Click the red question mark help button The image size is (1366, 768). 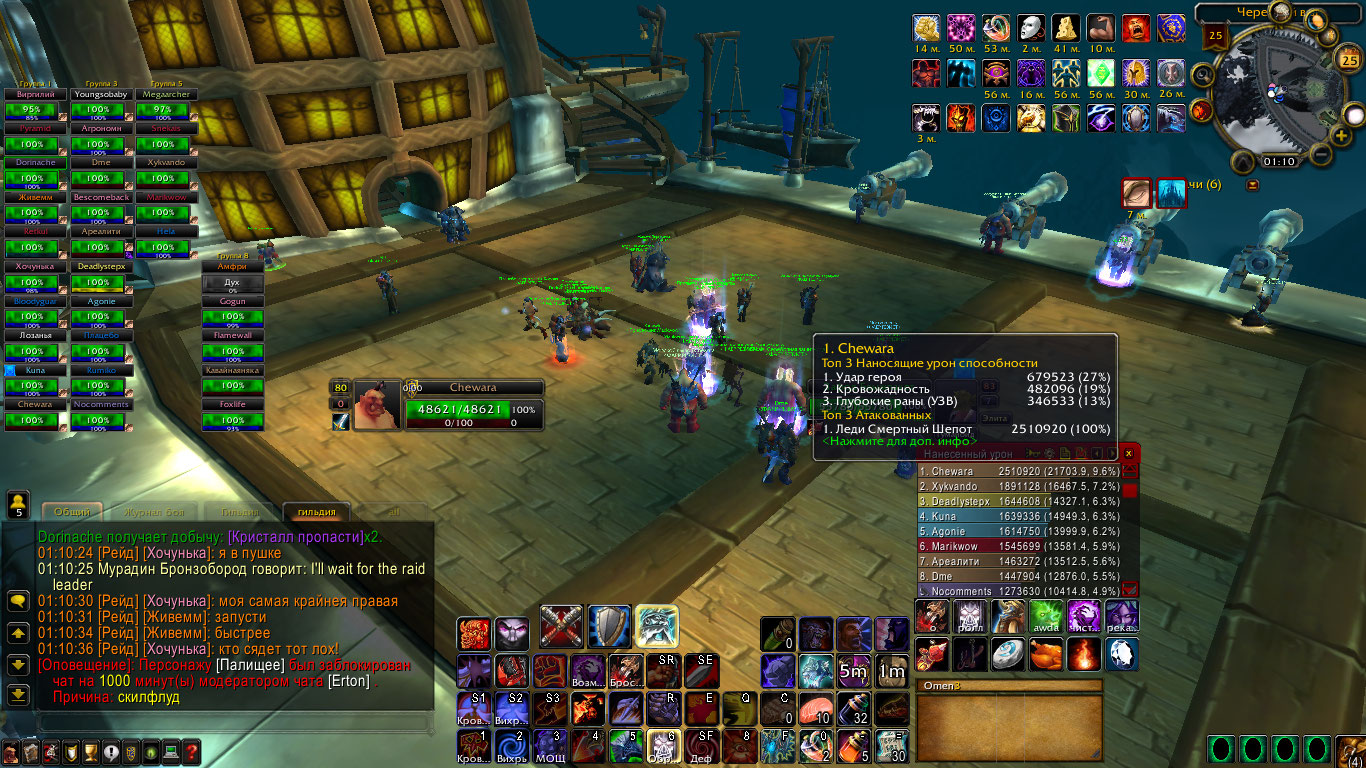pos(191,752)
